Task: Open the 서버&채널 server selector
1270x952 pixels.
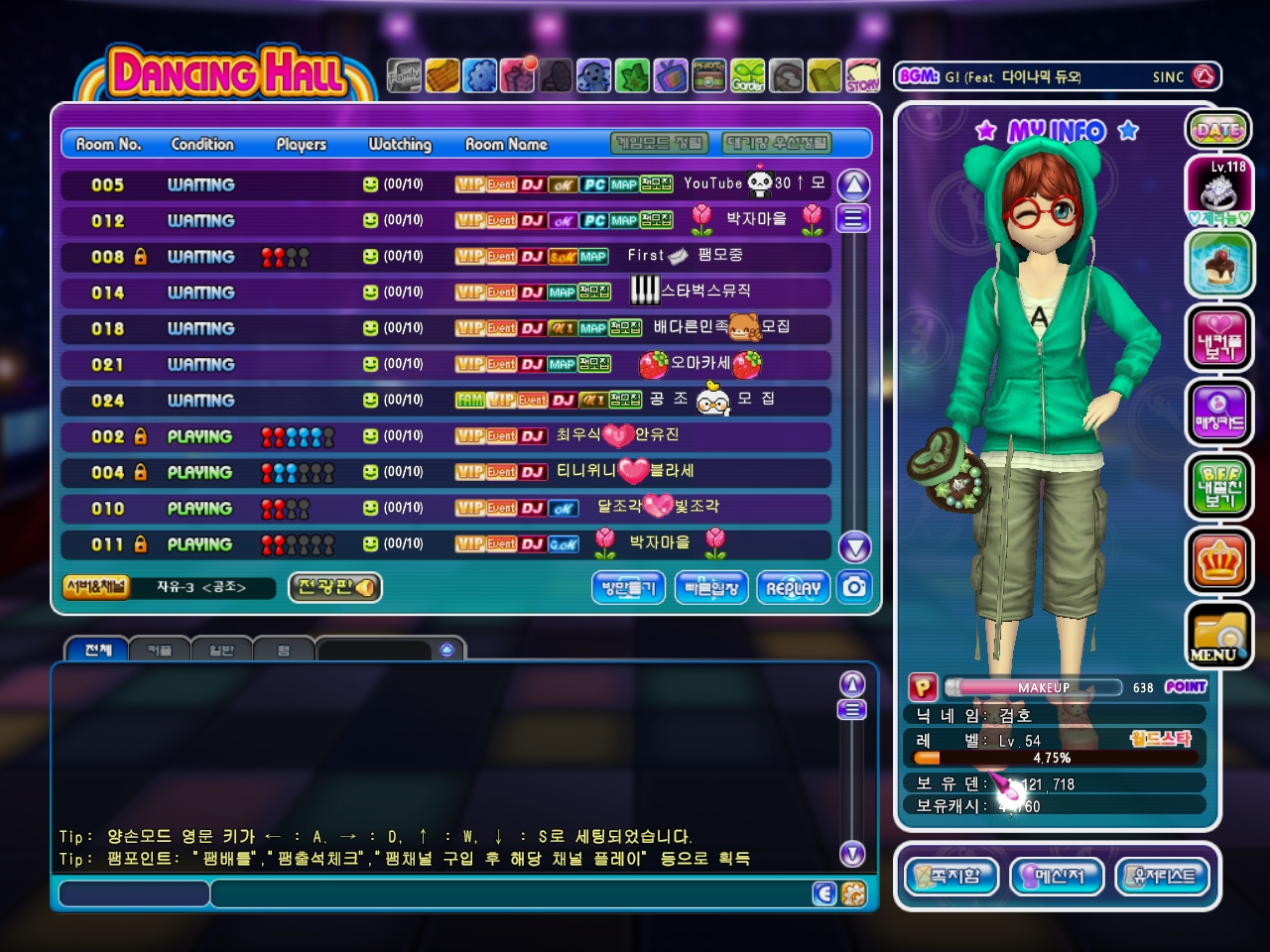Action: [x=95, y=587]
